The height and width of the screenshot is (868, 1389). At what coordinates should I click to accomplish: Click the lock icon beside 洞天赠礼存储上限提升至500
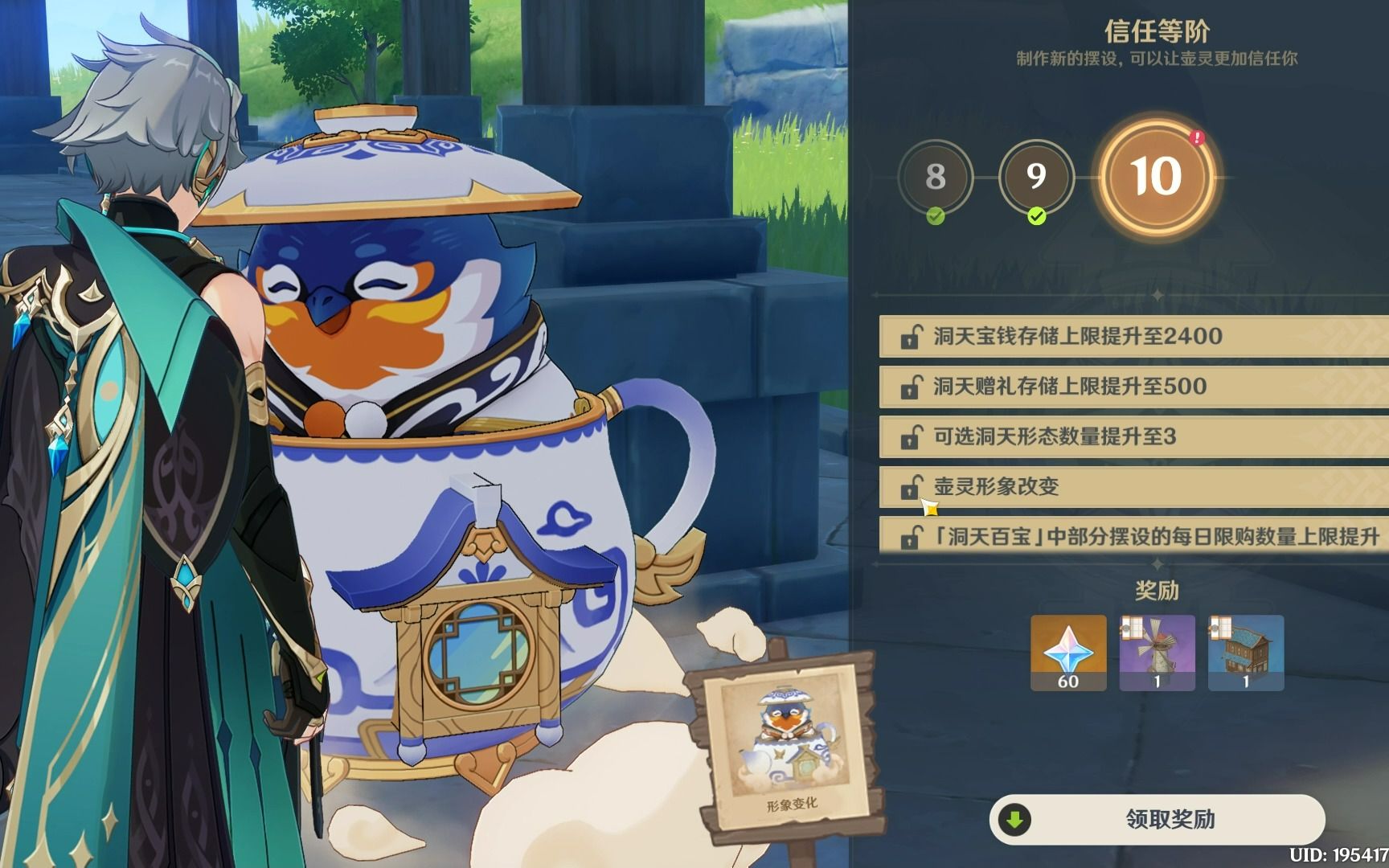(x=912, y=387)
